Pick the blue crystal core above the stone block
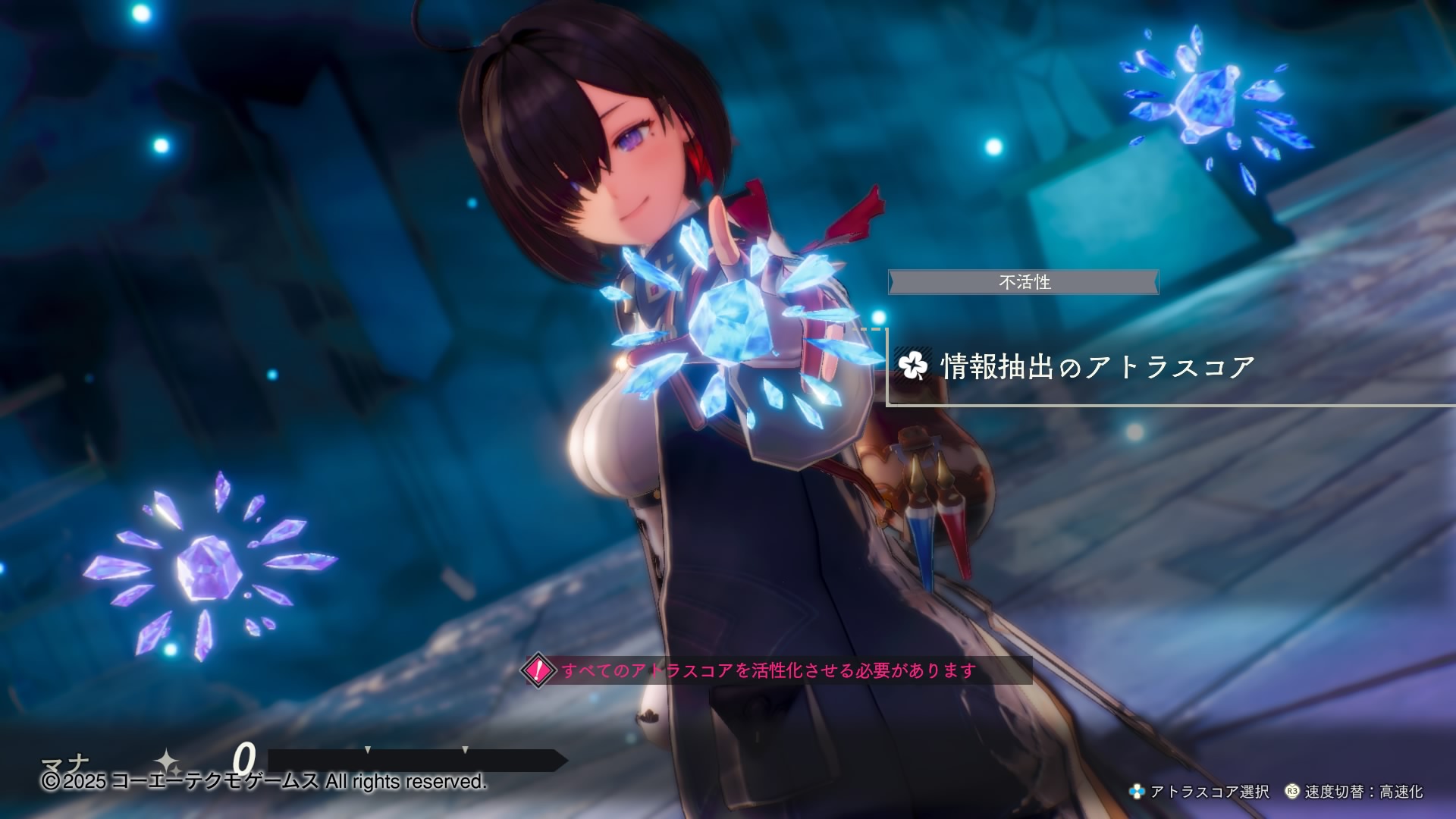The height and width of the screenshot is (819, 1456). click(1208, 96)
